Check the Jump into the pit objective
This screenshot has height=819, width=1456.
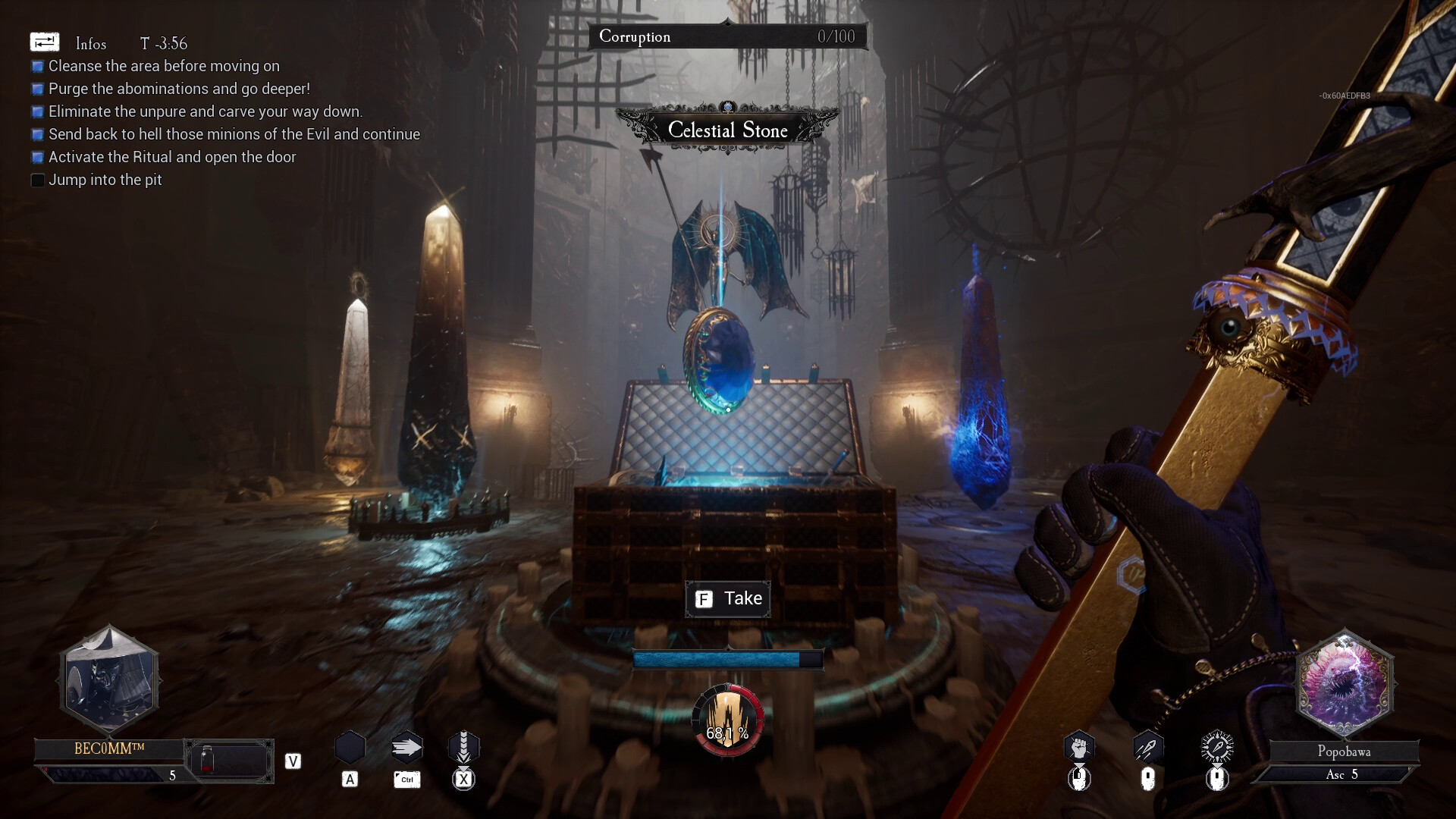coord(37,180)
